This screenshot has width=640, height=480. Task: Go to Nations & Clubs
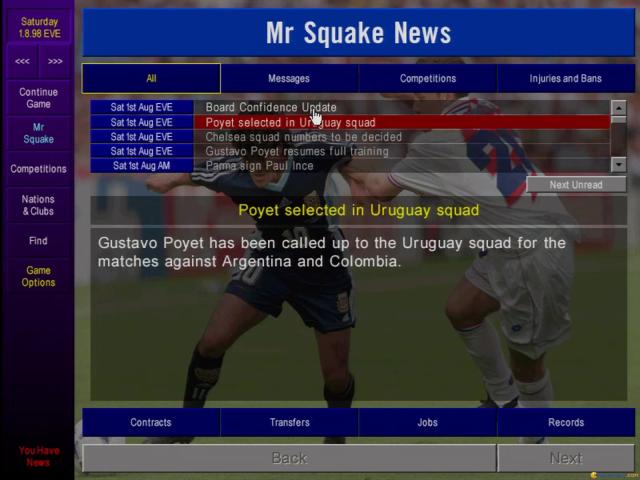coord(38,205)
